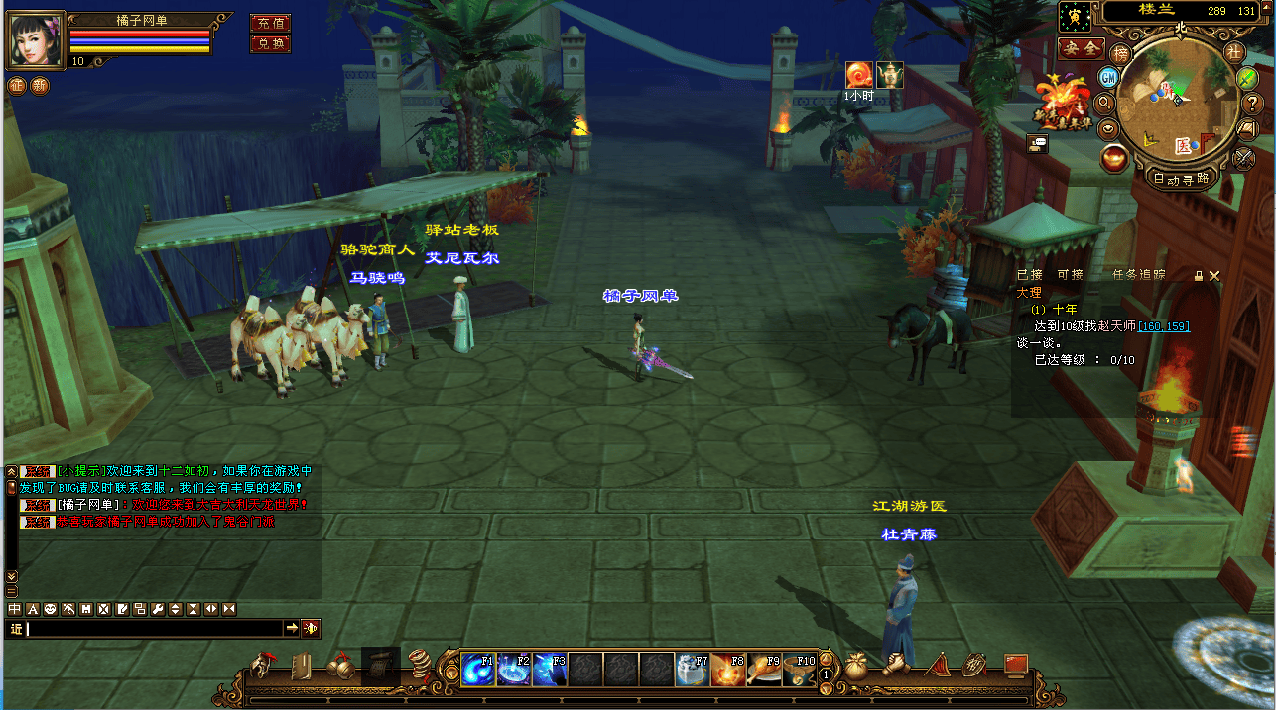Select the player portrait avatar
The width and height of the screenshot is (1276, 710).
pos(36,41)
